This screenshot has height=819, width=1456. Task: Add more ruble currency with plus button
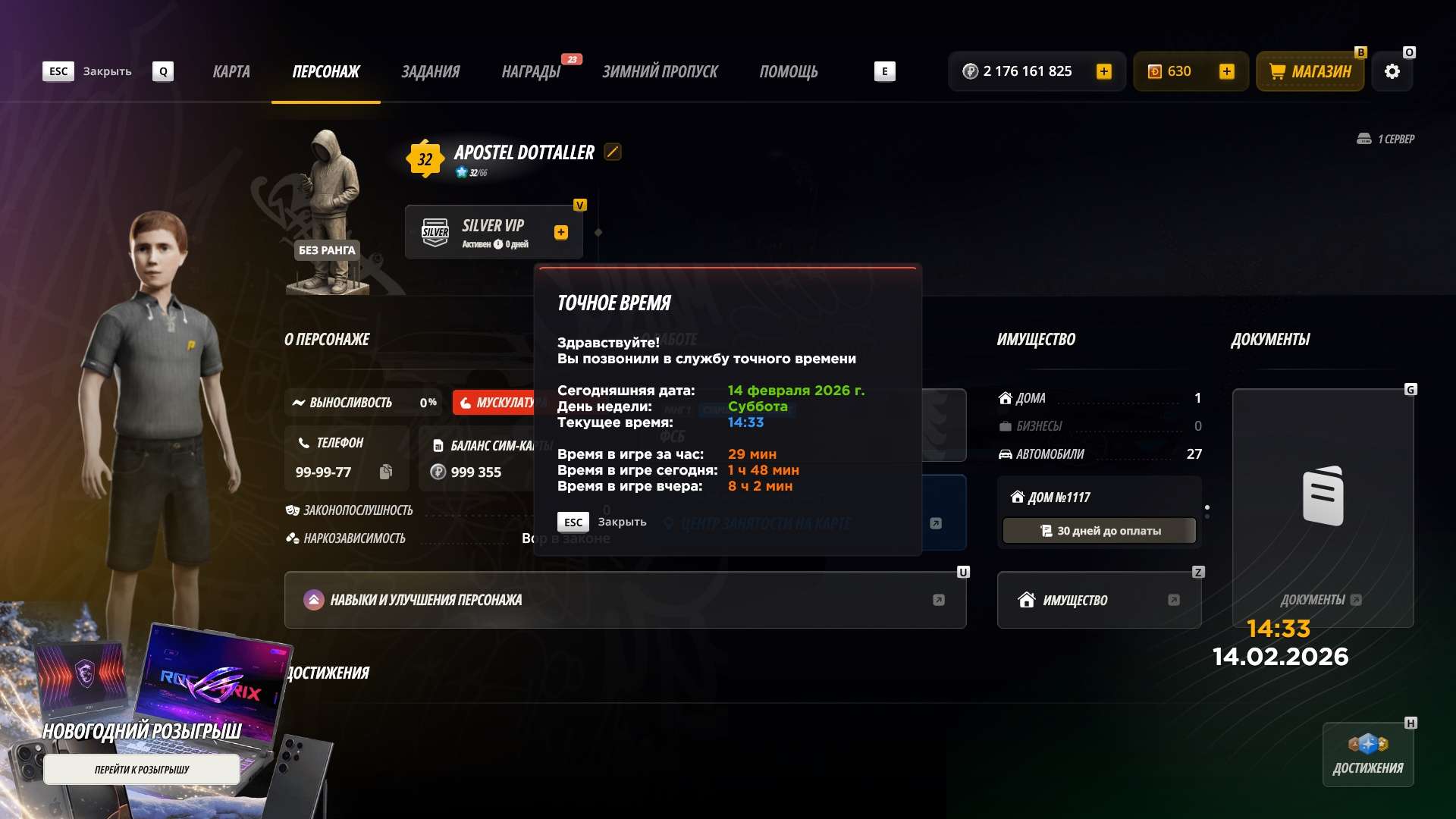[x=1104, y=72]
